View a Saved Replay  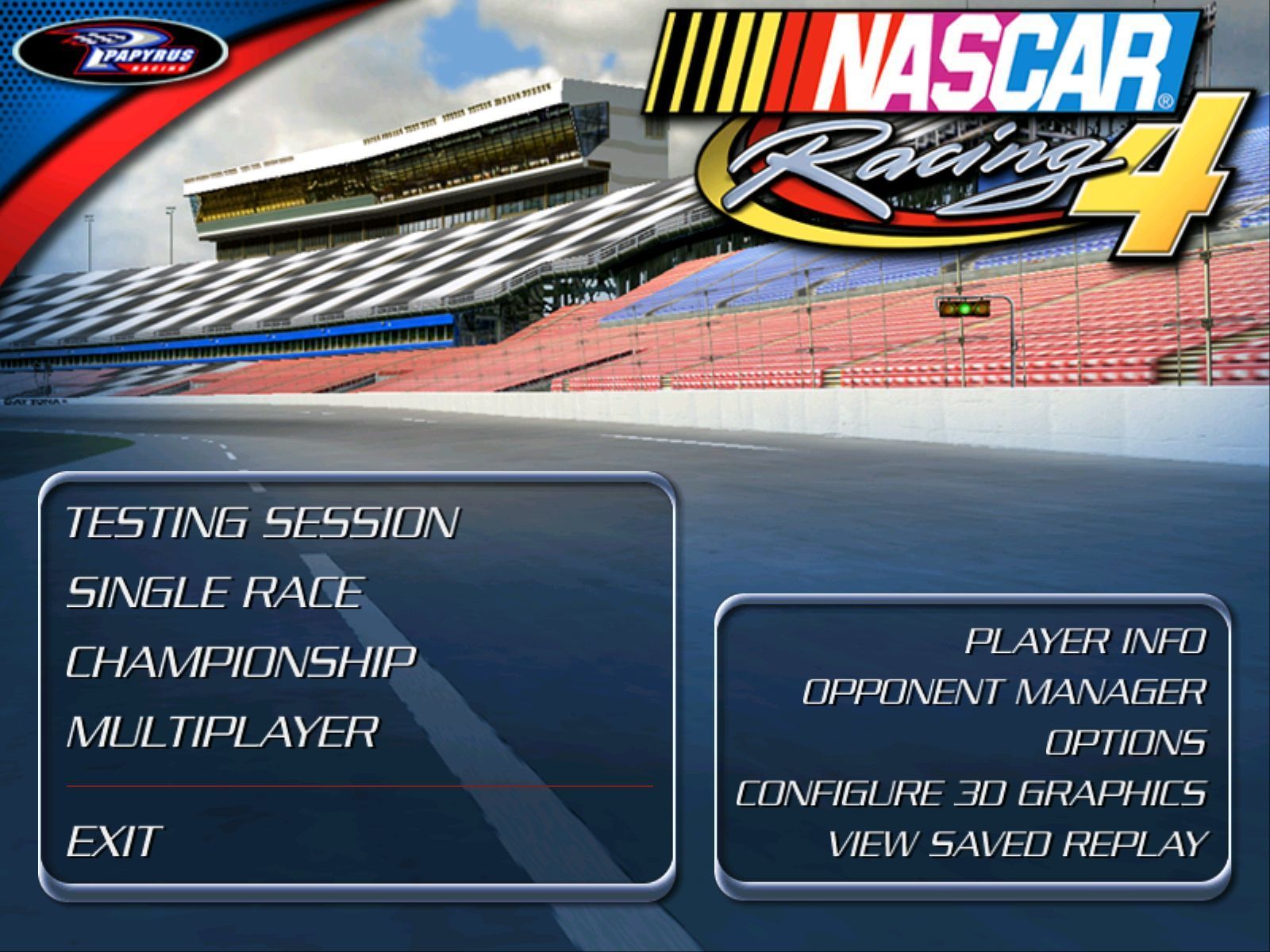coord(1018,843)
